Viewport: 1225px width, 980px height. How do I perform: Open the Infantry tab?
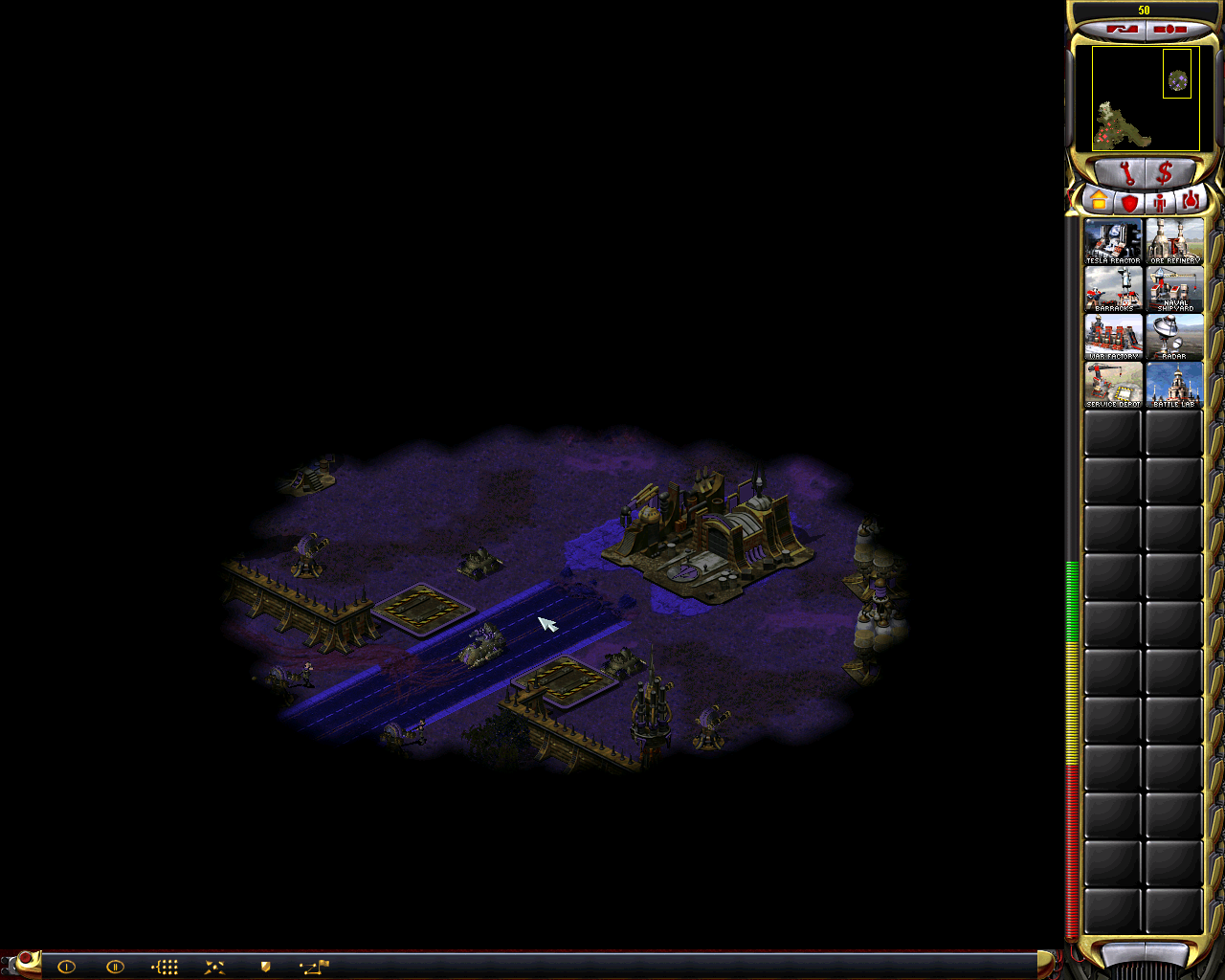(1159, 200)
